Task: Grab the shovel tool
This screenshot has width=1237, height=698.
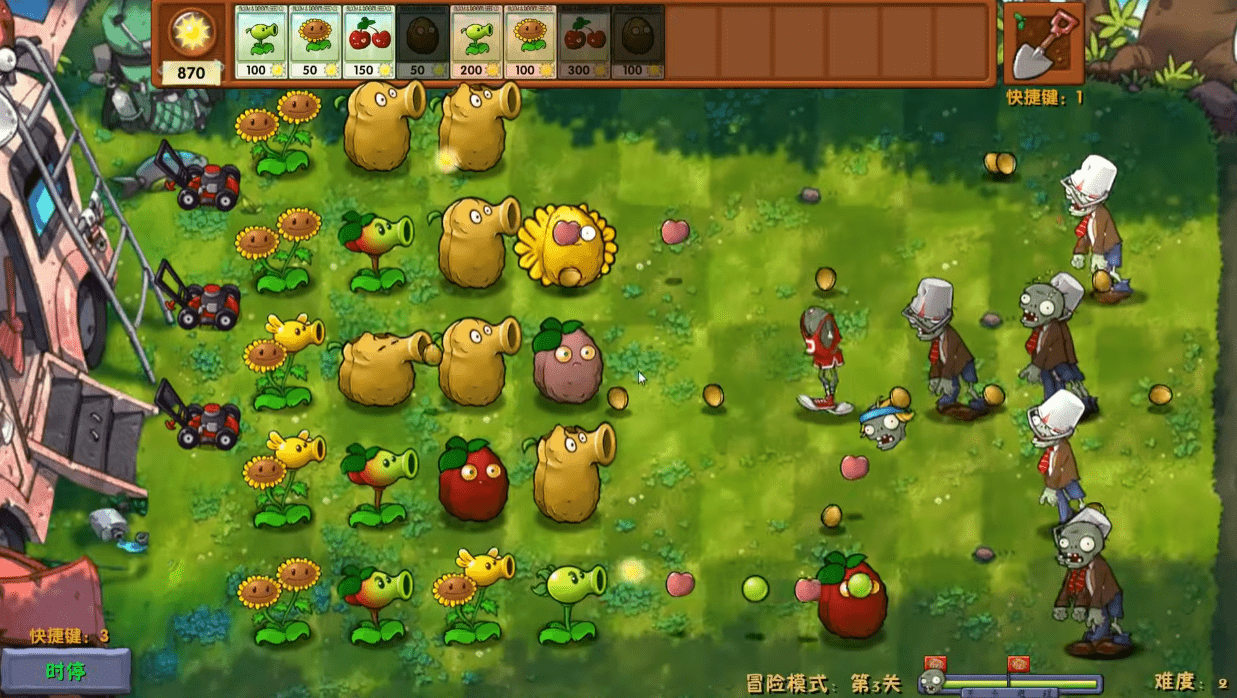Action: pos(1043,45)
